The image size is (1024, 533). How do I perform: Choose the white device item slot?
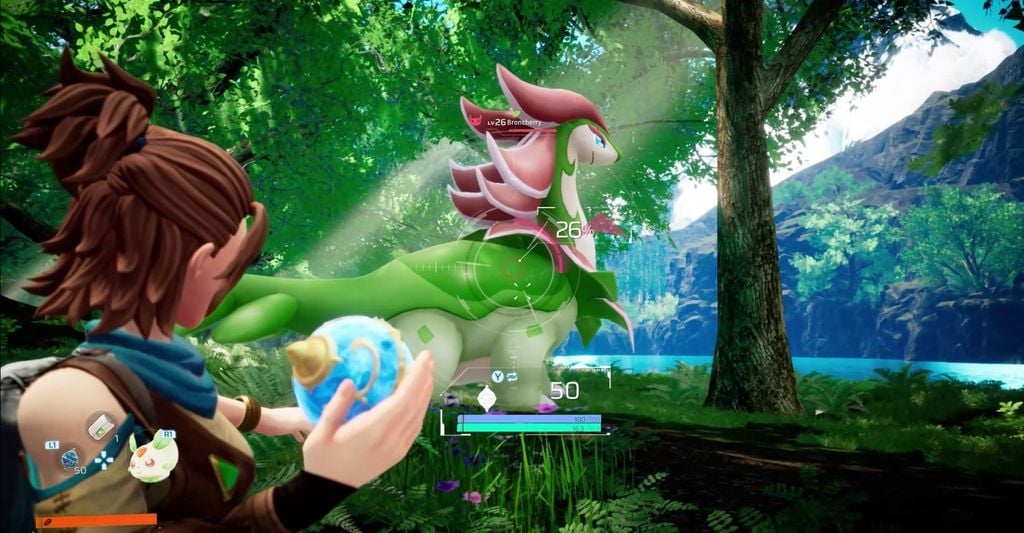coord(100,425)
